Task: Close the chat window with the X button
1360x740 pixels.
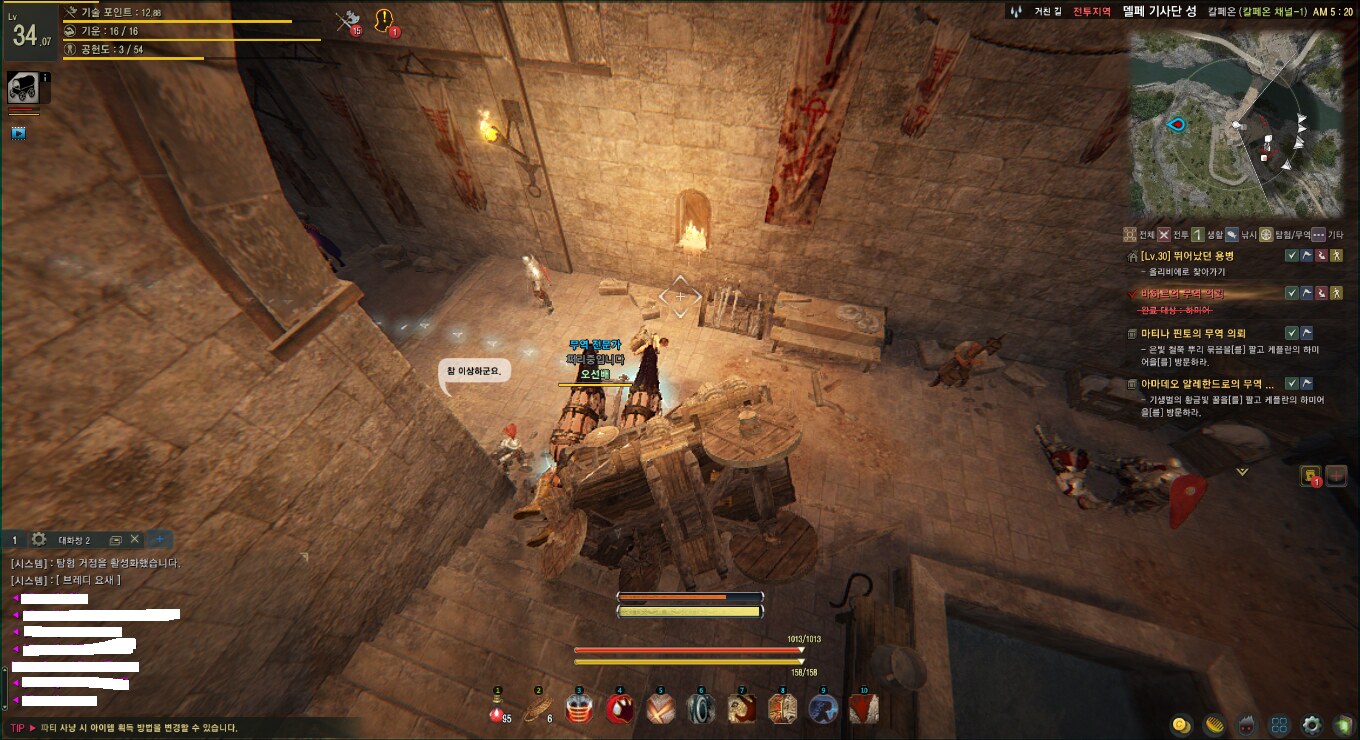Action: click(x=135, y=539)
